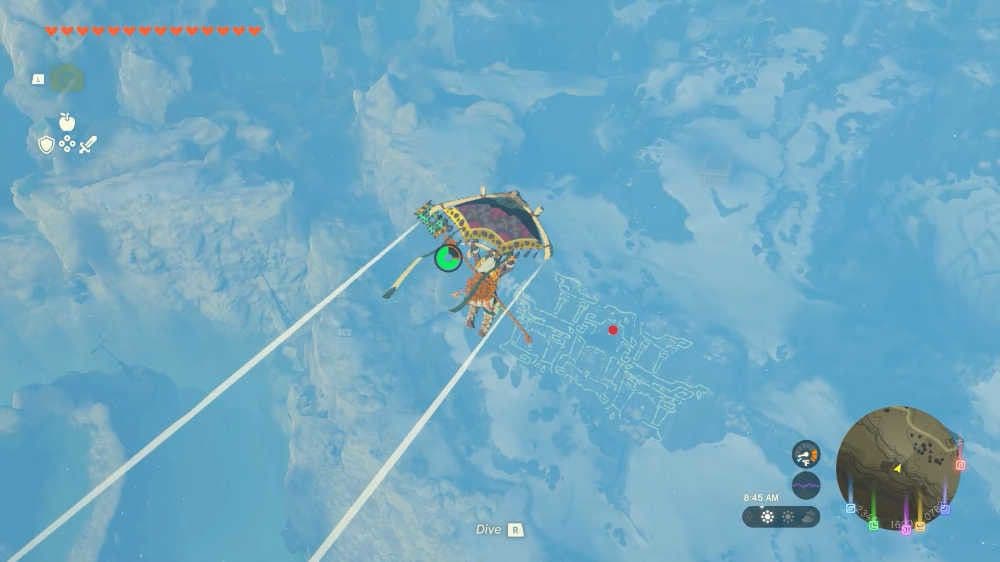Select the green ability icon beside the hearts
The width and height of the screenshot is (1000, 562).
point(66,78)
